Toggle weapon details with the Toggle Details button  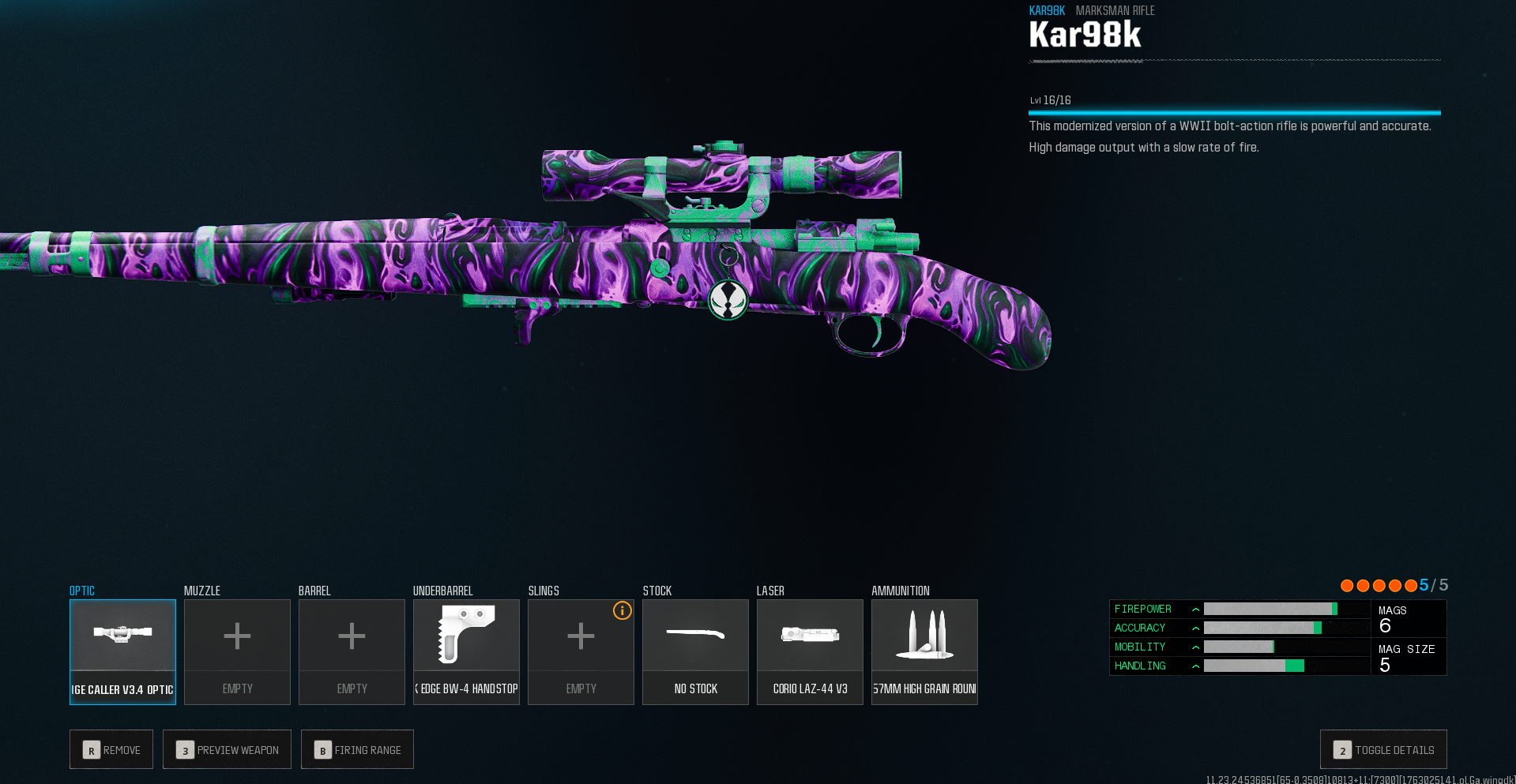1382,749
